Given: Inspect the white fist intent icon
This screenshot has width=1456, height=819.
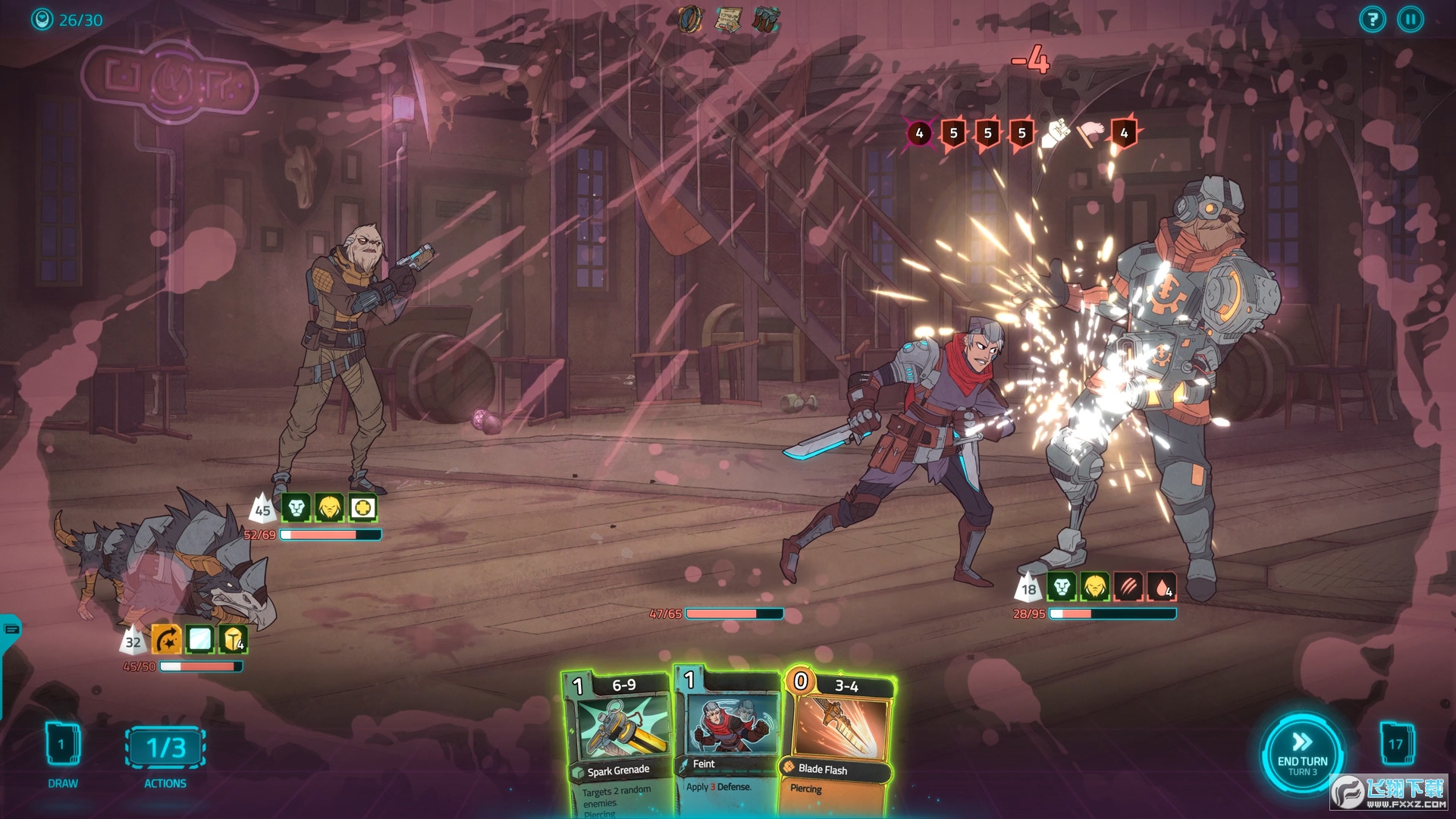Looking at the screenshot, I should point(1056,134).
